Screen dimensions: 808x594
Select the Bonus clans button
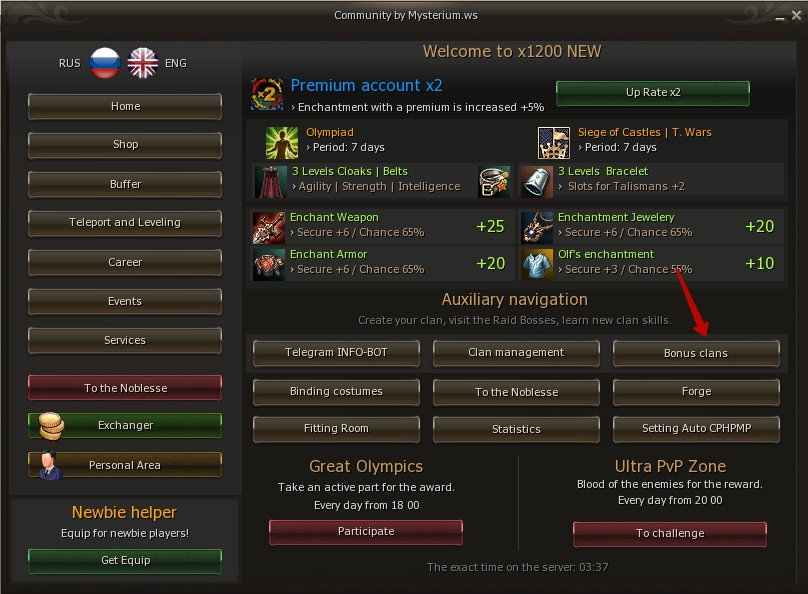(696, 354)
